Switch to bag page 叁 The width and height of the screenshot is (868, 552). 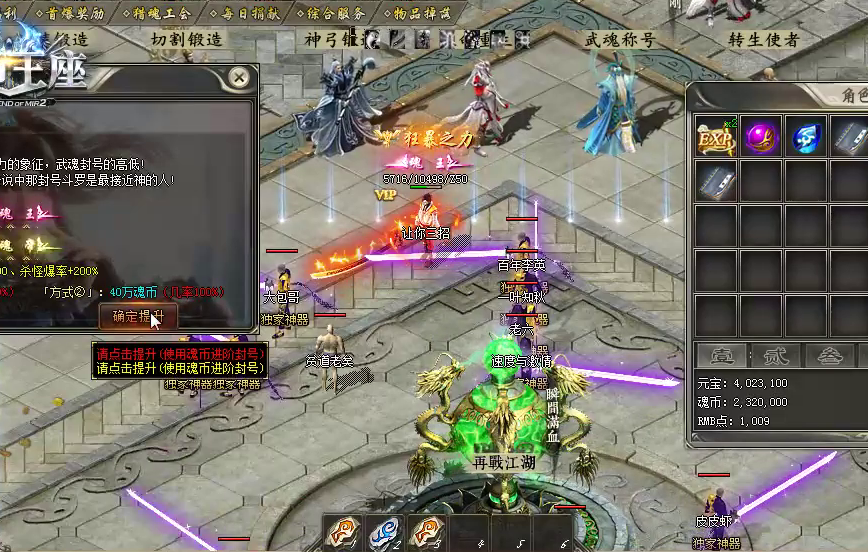(829, 355)
